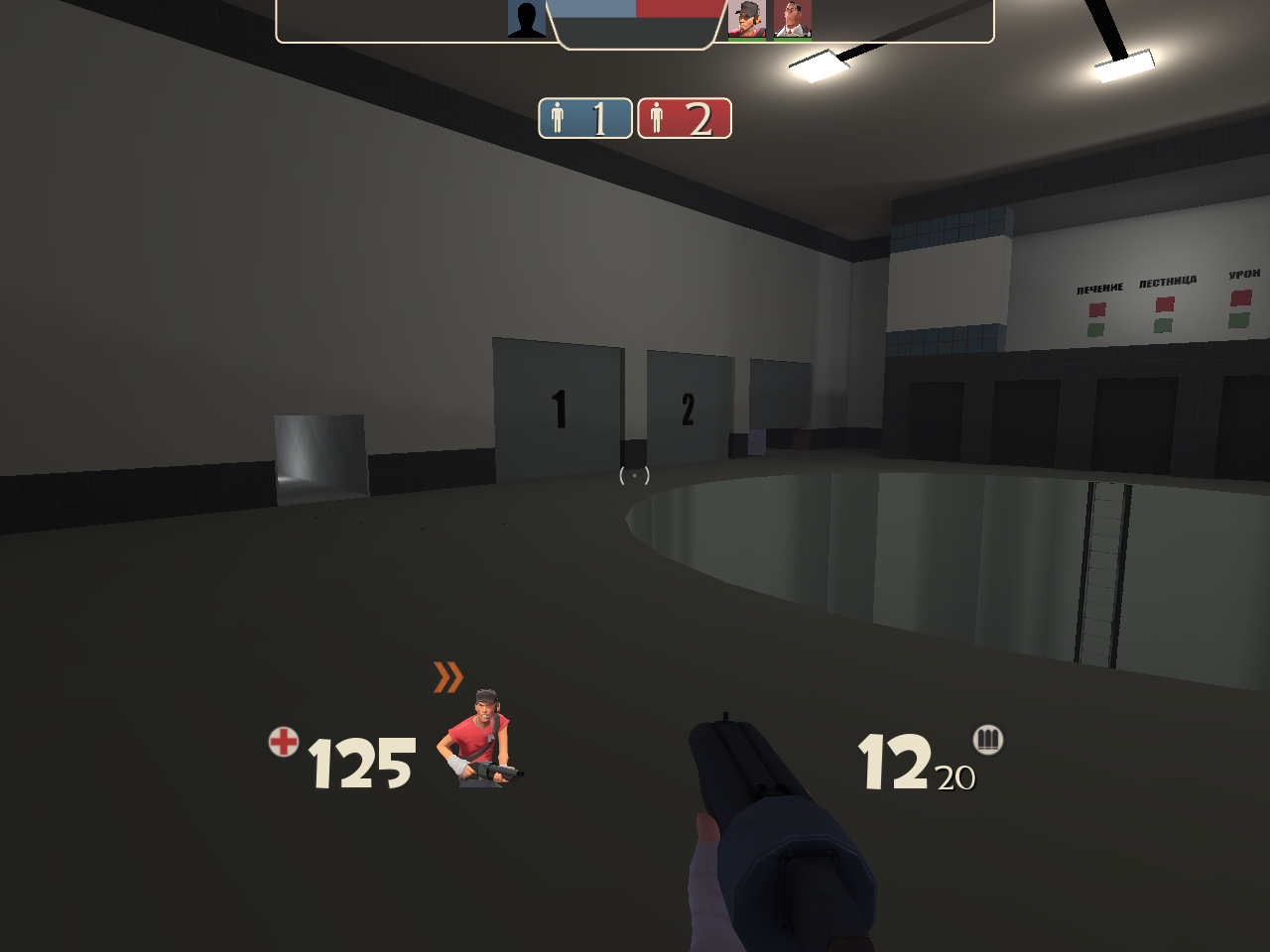Viewport: 1270px width, 952px height.
Task: Click the Scout class portrait in the HUD
Action: pyautogui.click(x=482, y=739)
